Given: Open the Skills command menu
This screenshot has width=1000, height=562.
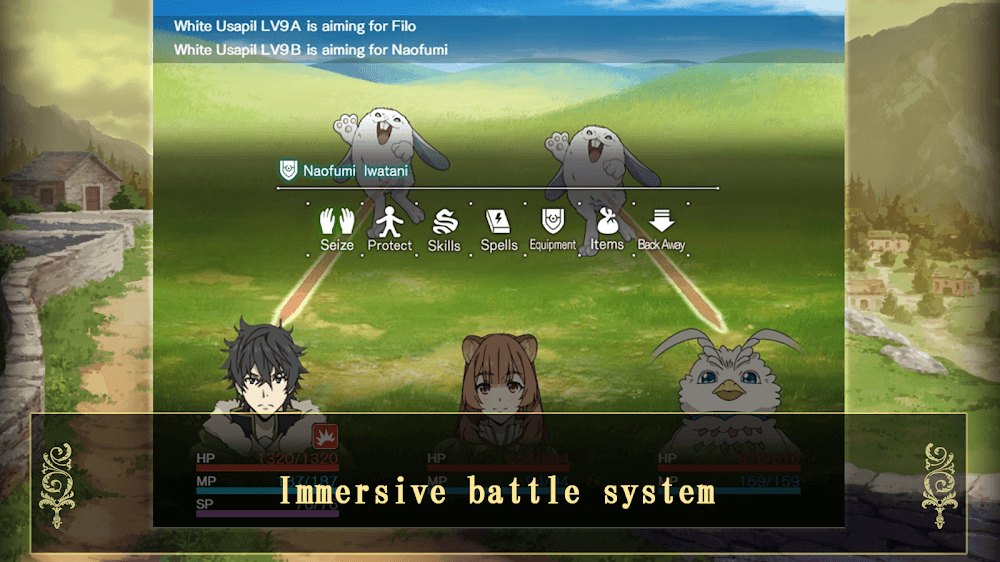Looking at the screenshot, I should tap(444, 229).
